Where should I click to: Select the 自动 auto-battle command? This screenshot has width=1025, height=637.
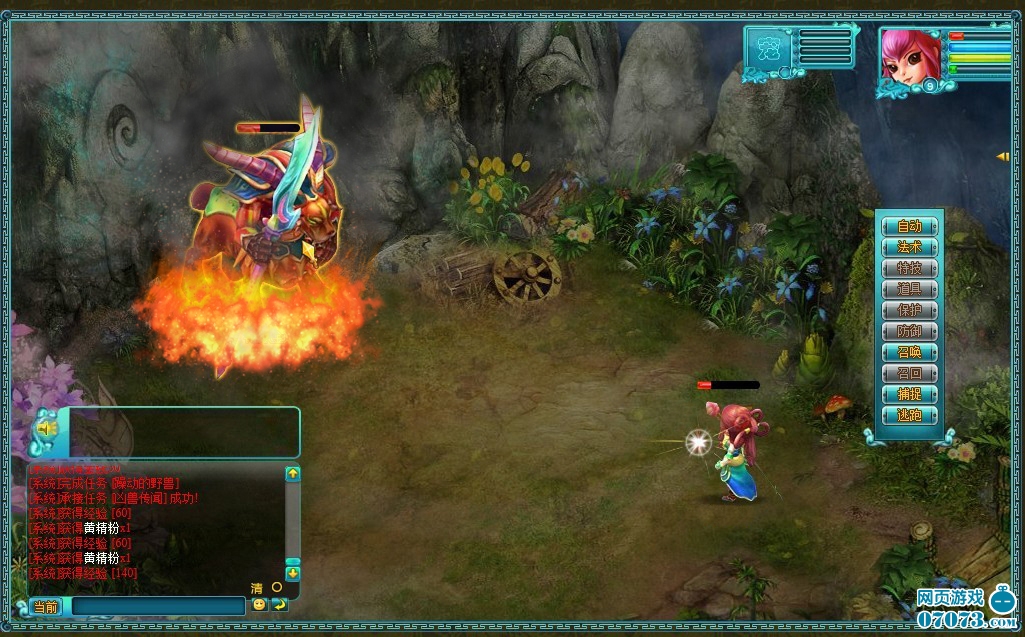tap(909, 226)
